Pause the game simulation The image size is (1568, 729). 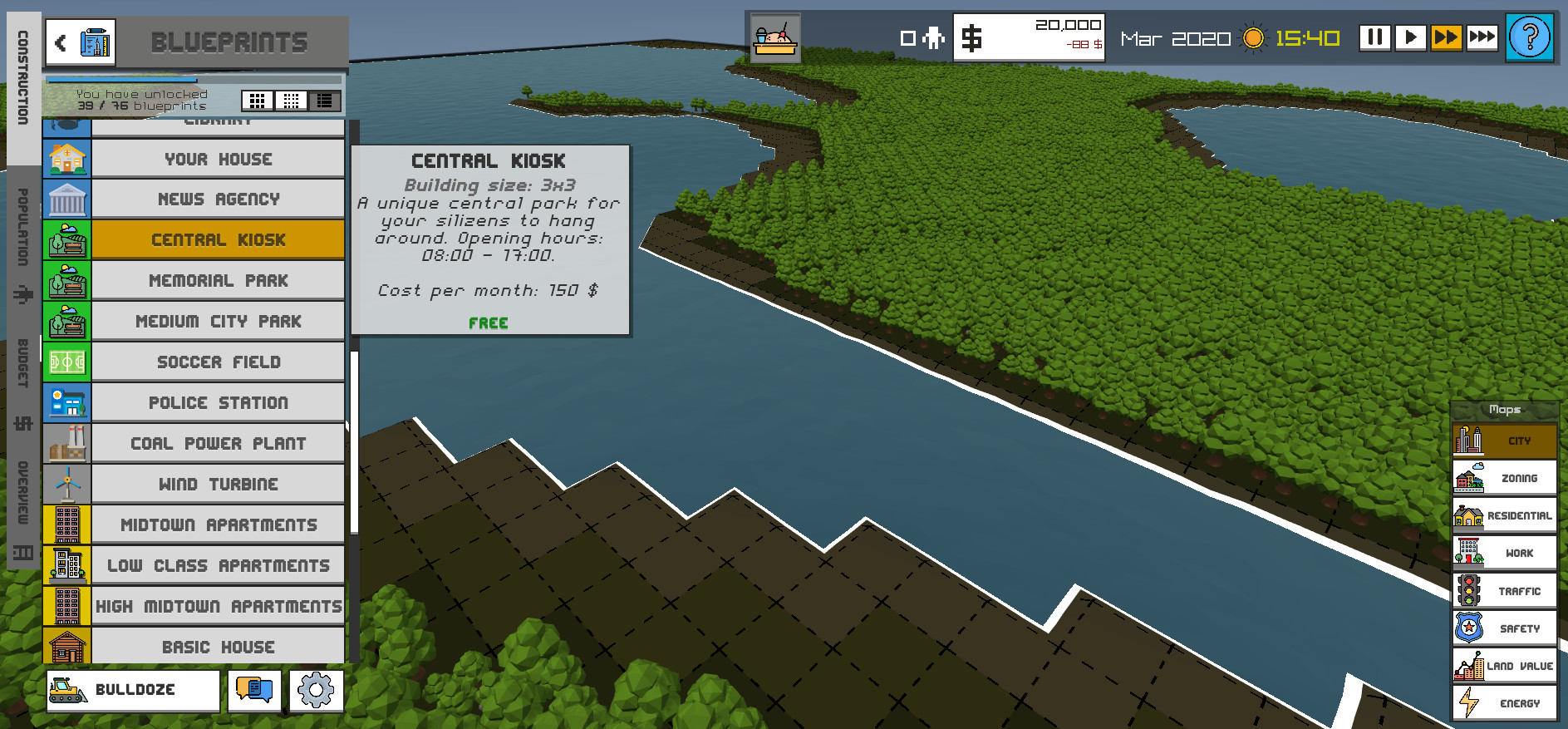point(1374,37)
